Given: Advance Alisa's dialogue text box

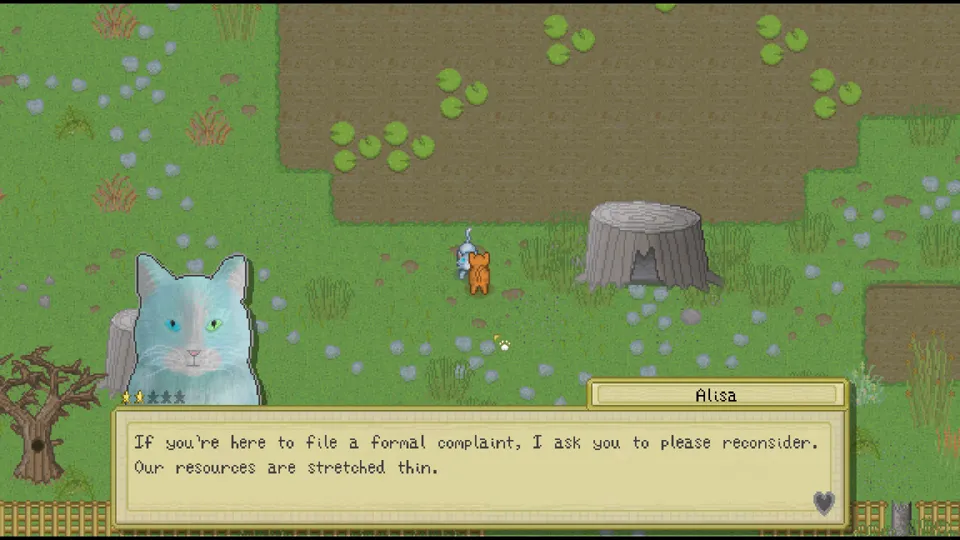Looking at the screenshot, I should (478, 466).
